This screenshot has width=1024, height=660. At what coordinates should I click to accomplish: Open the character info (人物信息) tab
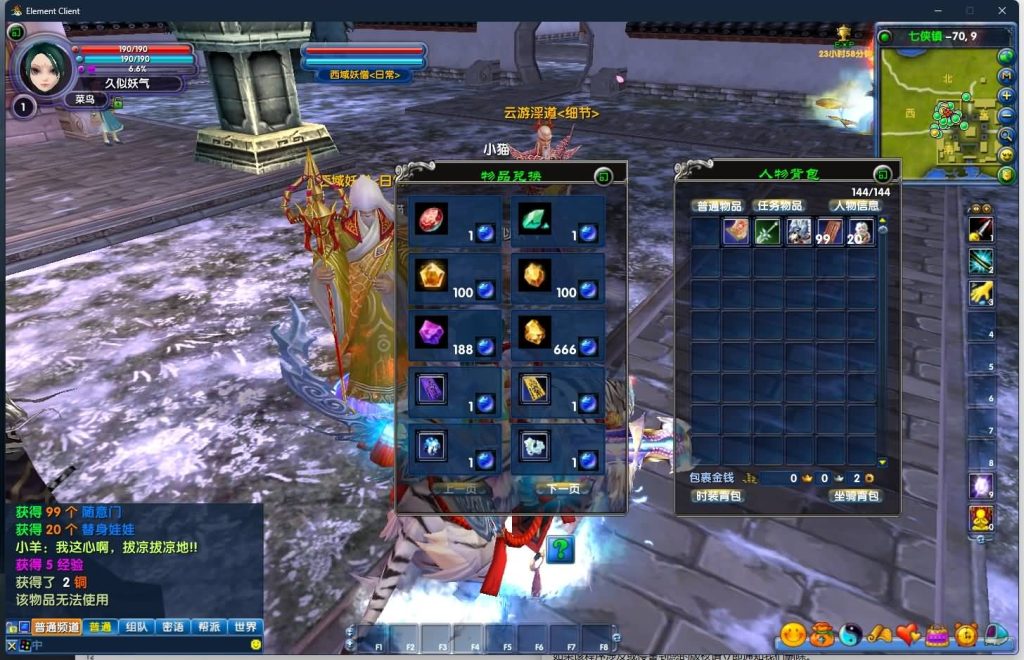(856, 206)
